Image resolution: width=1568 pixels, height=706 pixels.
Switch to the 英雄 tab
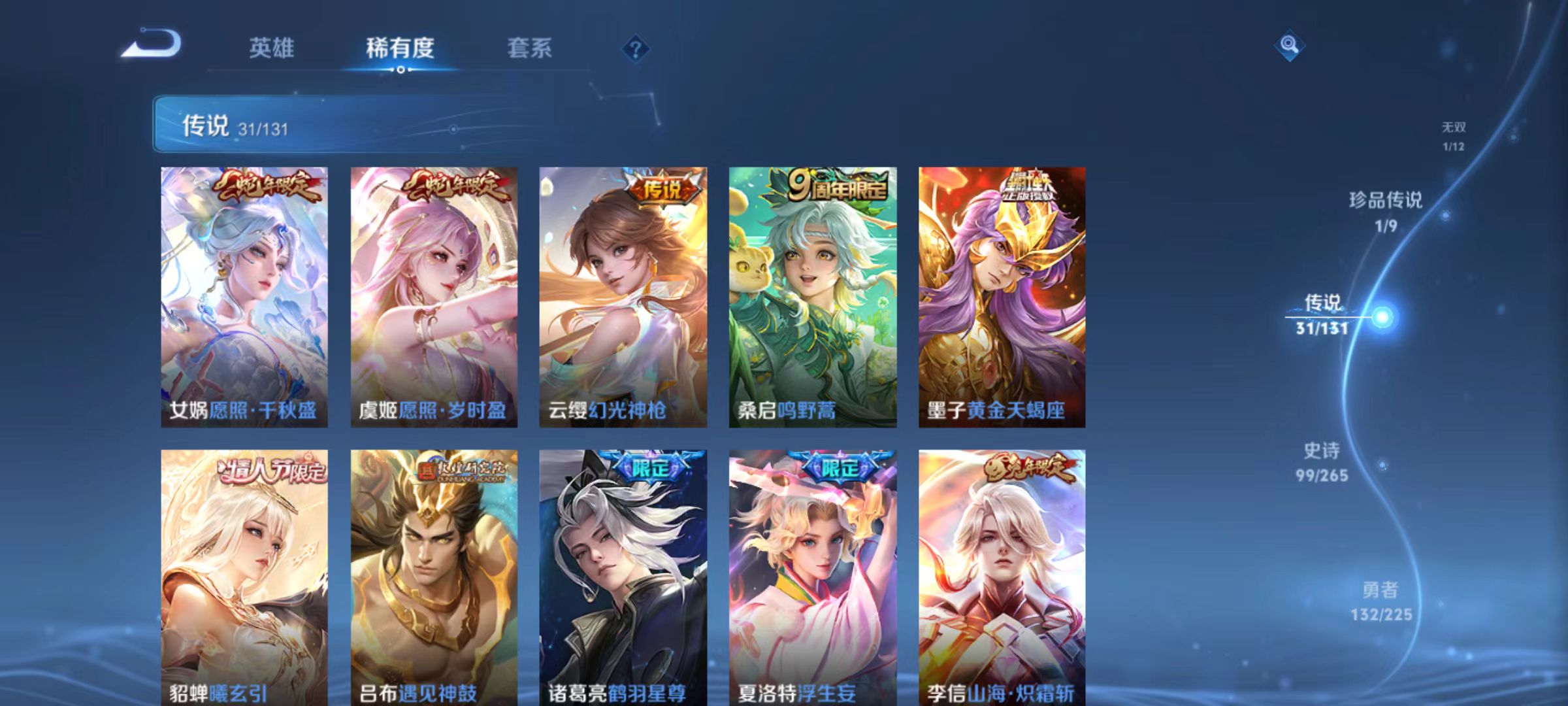(x=273, y=47)
